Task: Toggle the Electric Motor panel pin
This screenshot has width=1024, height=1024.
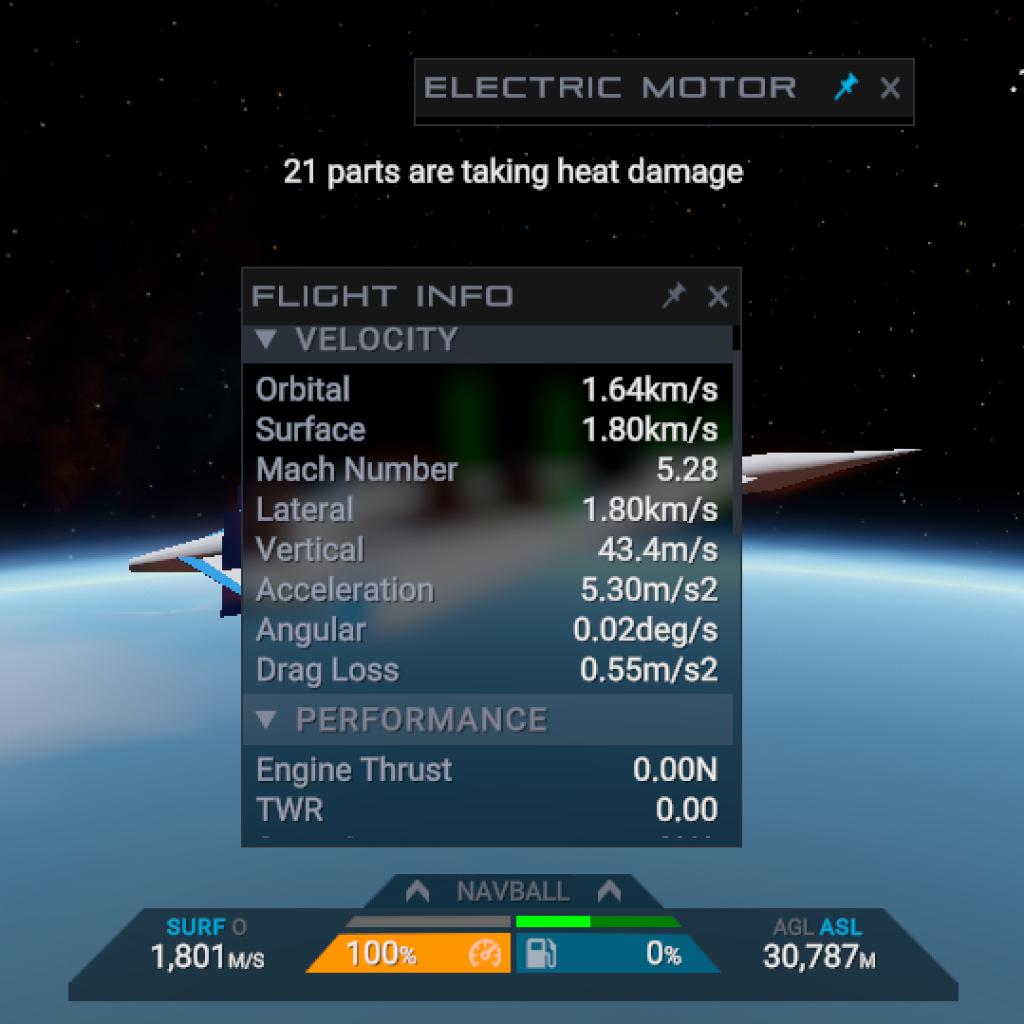Action: [x=846, y=88]
